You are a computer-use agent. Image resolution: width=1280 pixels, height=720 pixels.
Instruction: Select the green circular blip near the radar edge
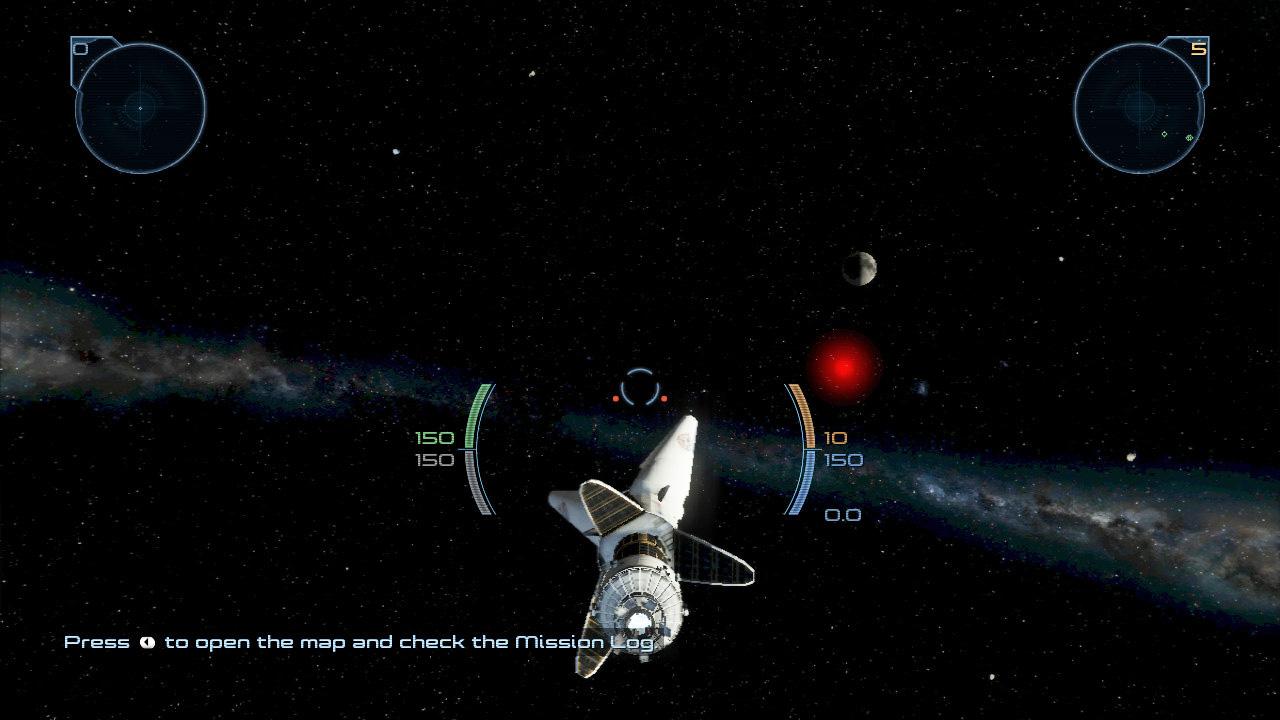(1189, 138)
